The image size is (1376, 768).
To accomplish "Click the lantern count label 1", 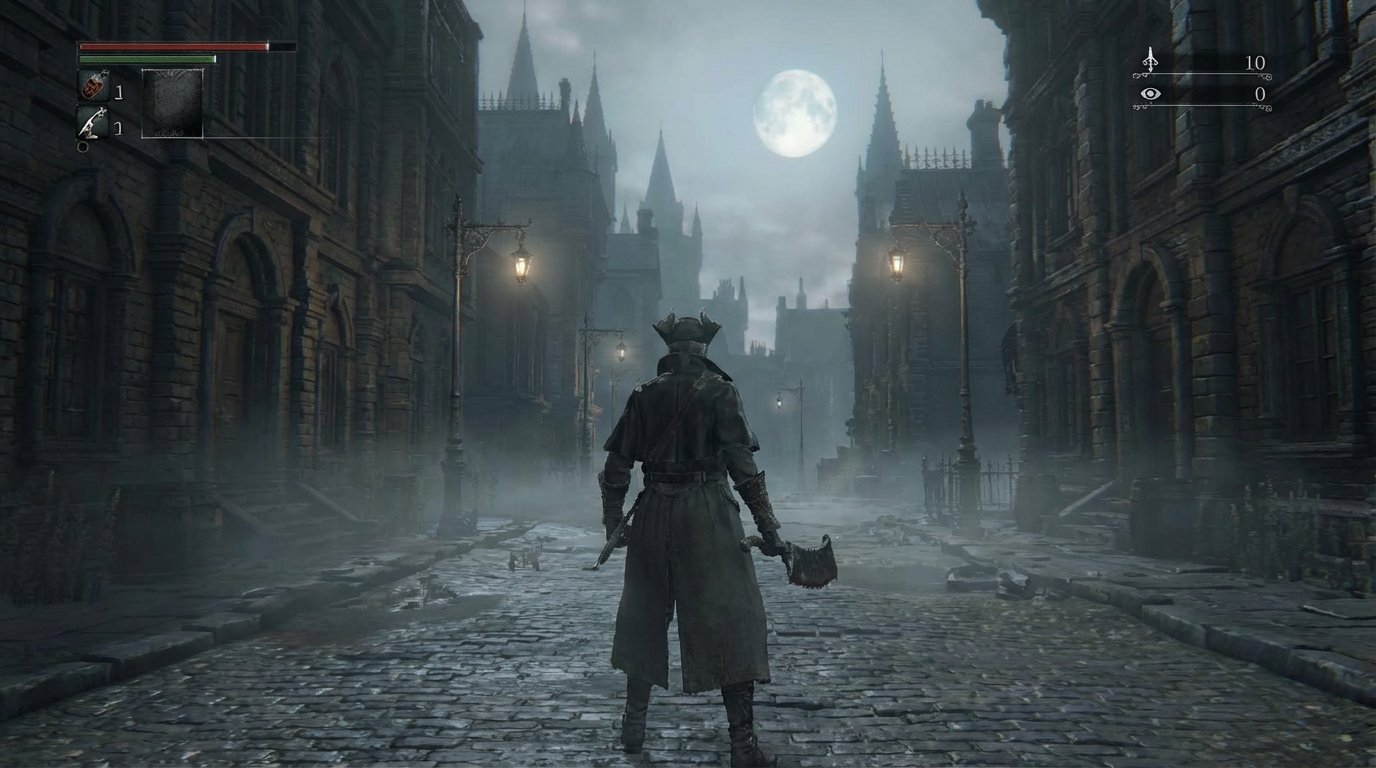I will point(119,126).
